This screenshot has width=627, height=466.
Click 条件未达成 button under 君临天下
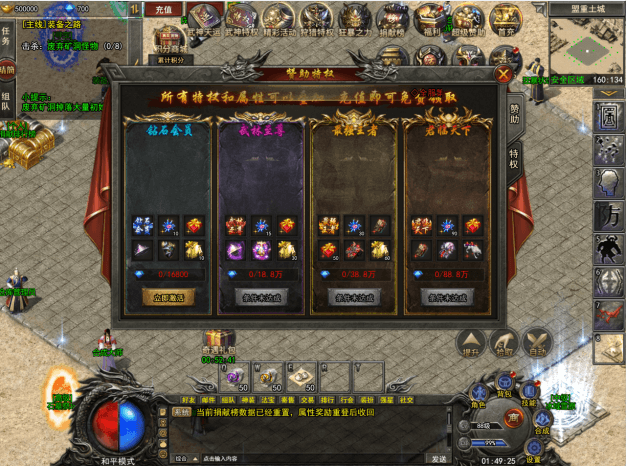coord(444,297)
